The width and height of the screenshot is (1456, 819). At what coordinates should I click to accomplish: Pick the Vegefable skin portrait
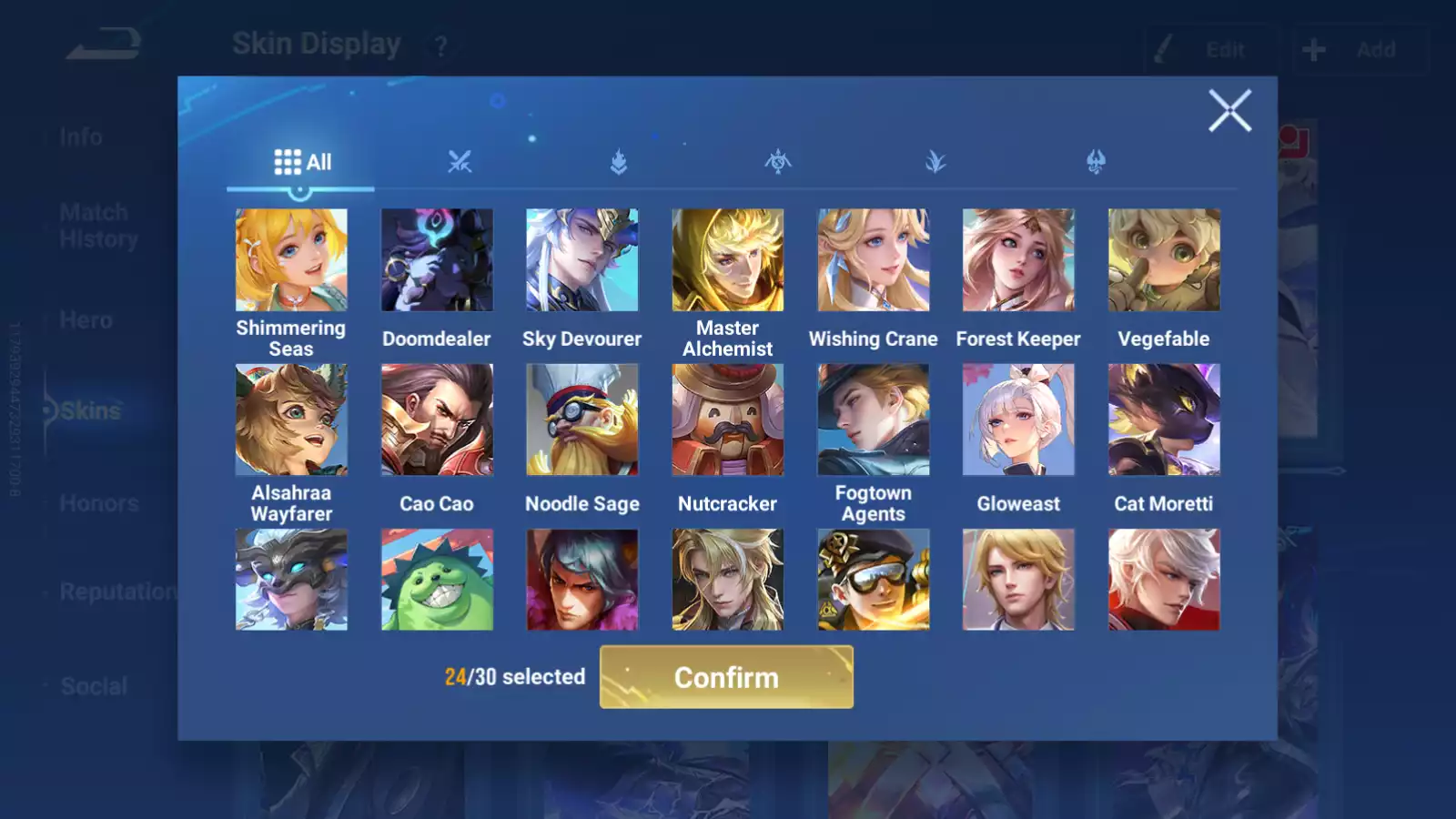pyautogui.click(x=1164, y=260)
